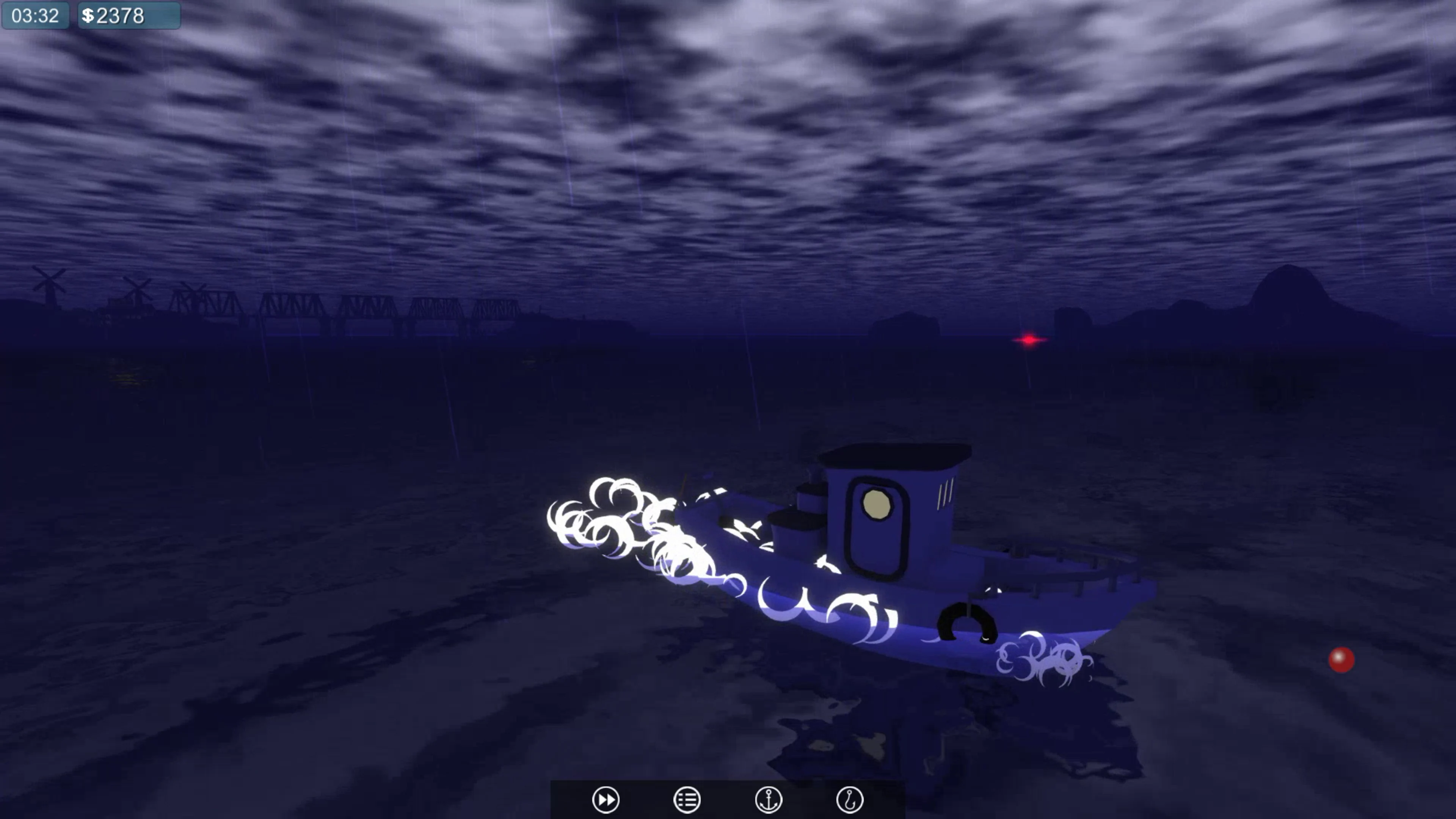Click the dollar sign on the money display
1456x819 pixels.
(x=89, y=15)
